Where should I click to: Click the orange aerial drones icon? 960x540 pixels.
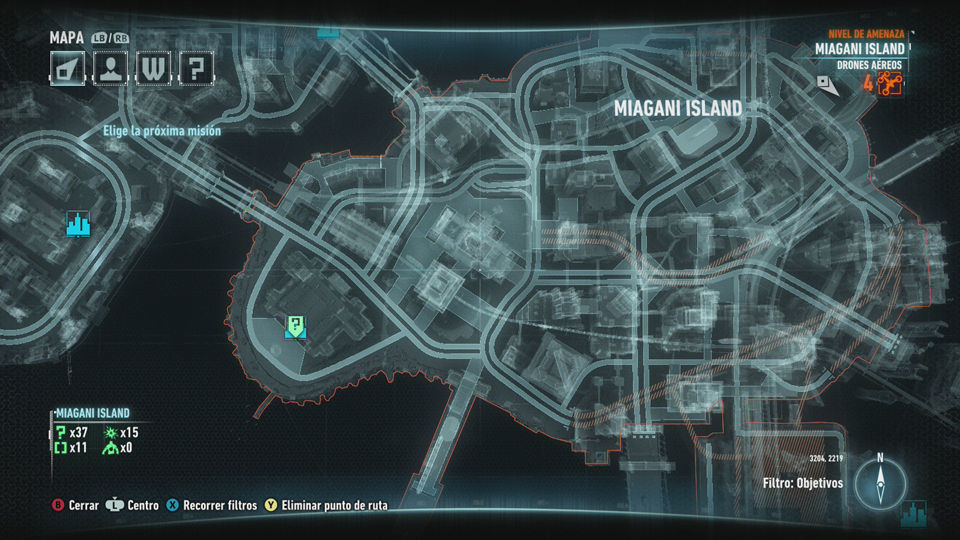(889, 84)
